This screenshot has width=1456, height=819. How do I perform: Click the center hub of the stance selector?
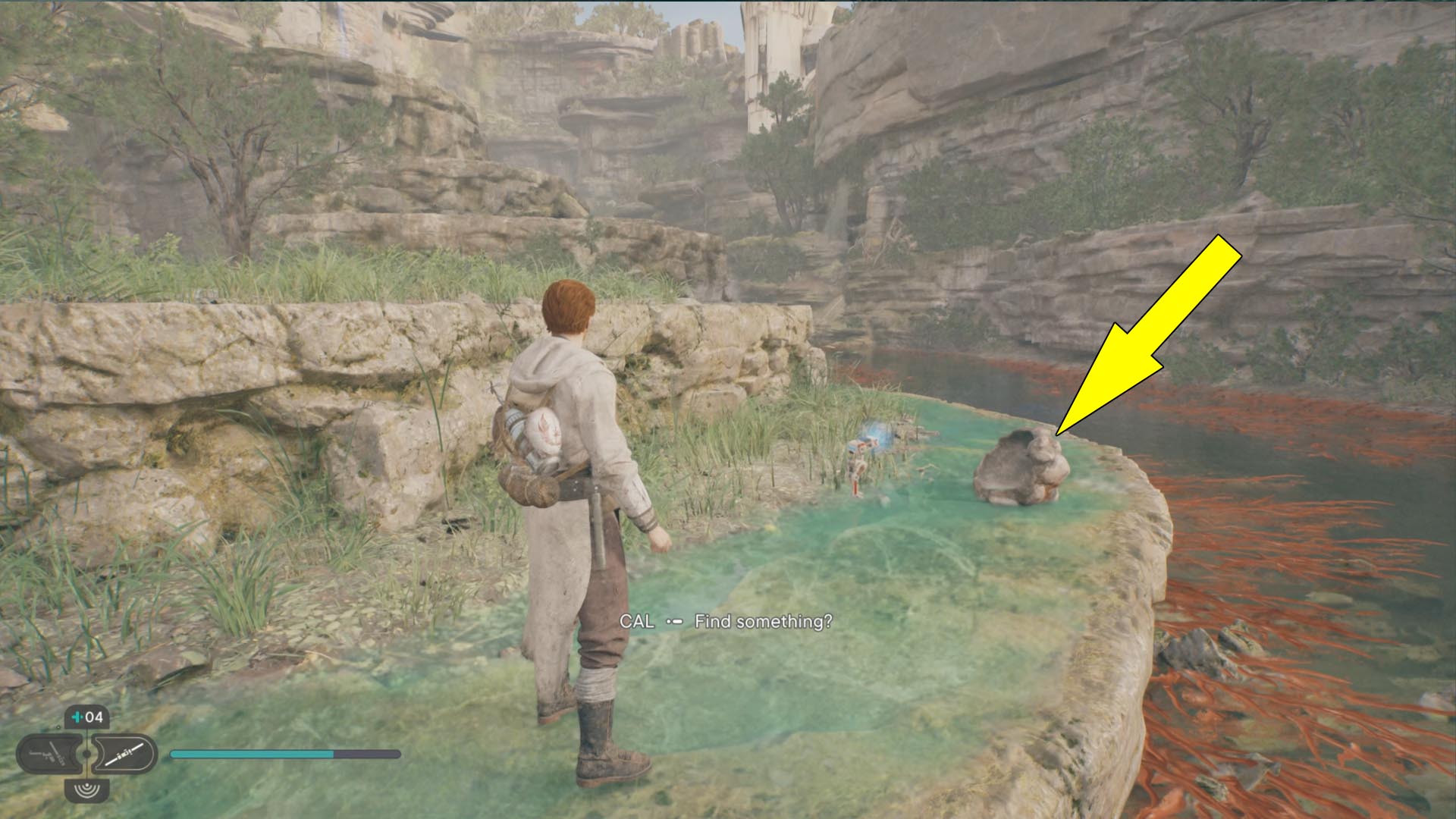pyautogui.click(x=86, y=755)
